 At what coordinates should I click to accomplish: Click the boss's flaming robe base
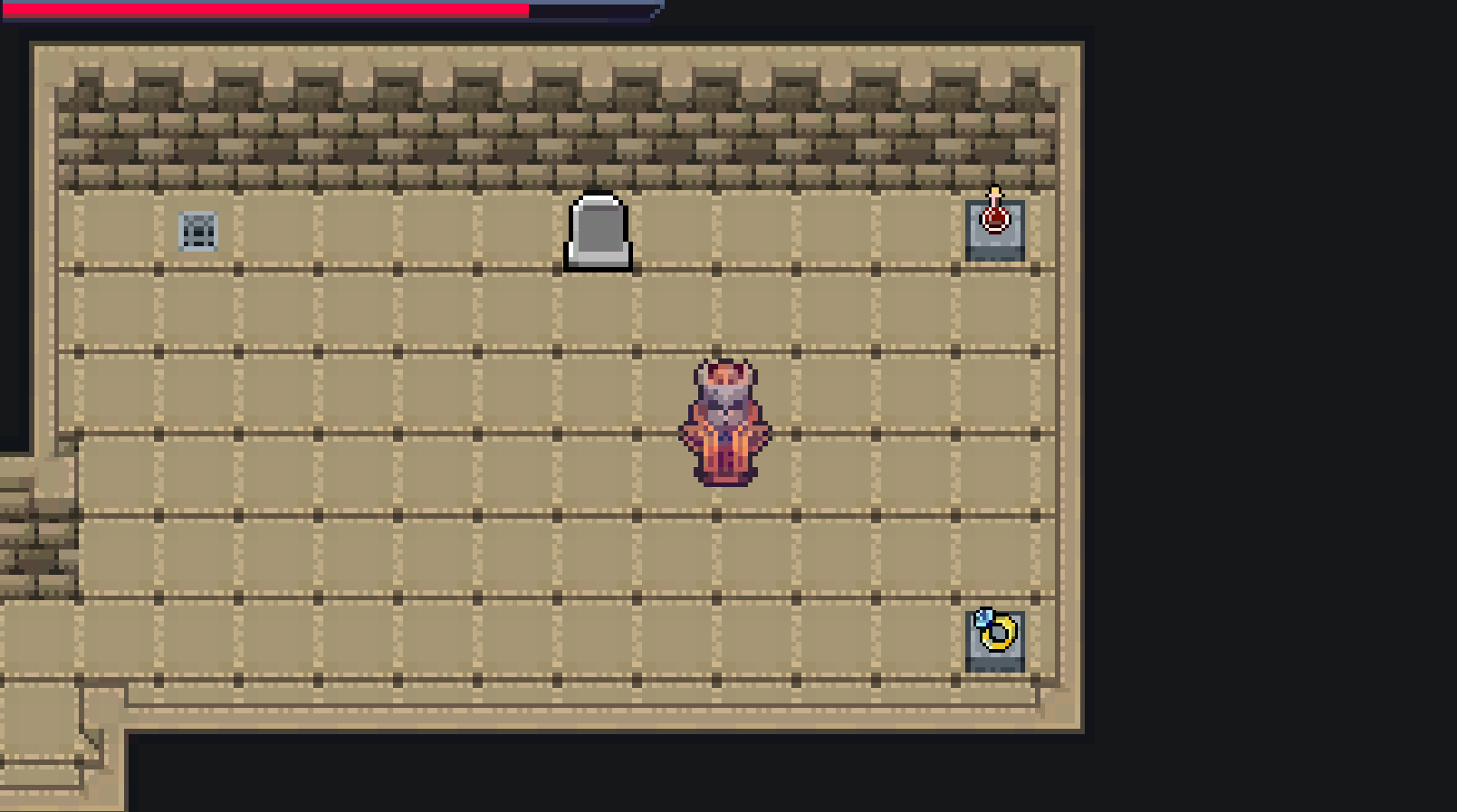(x=724, y=471)
